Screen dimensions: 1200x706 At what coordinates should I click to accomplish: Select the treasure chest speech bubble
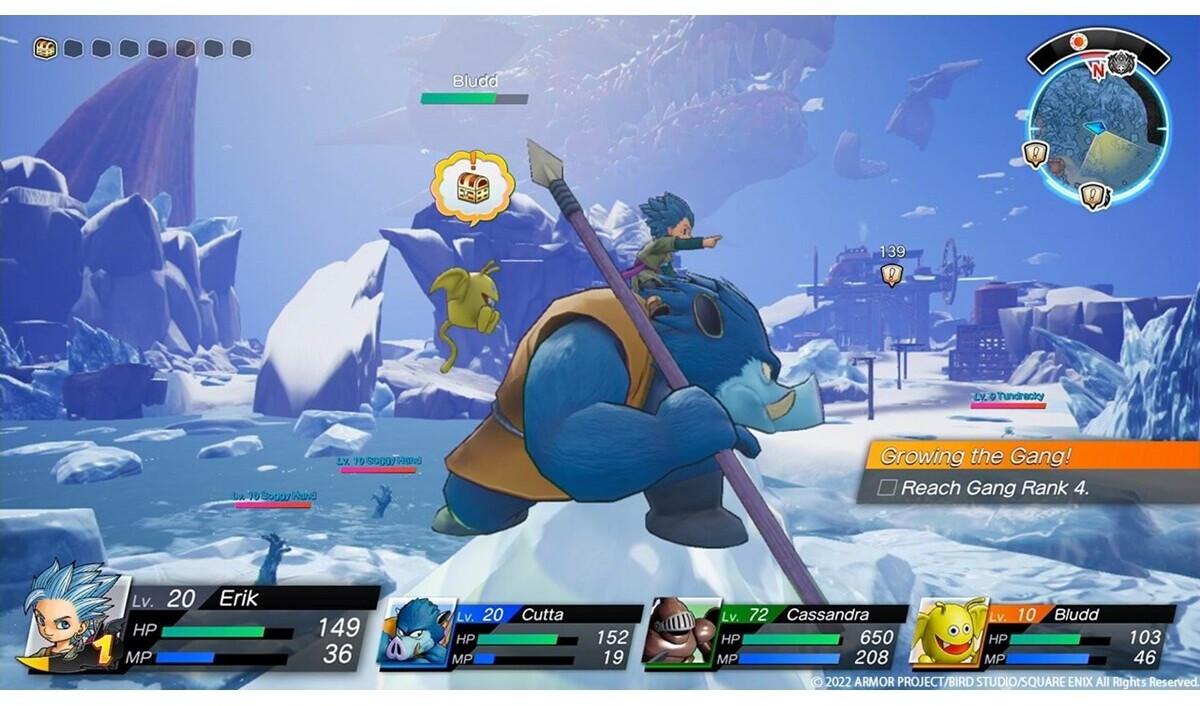(472, 187)
